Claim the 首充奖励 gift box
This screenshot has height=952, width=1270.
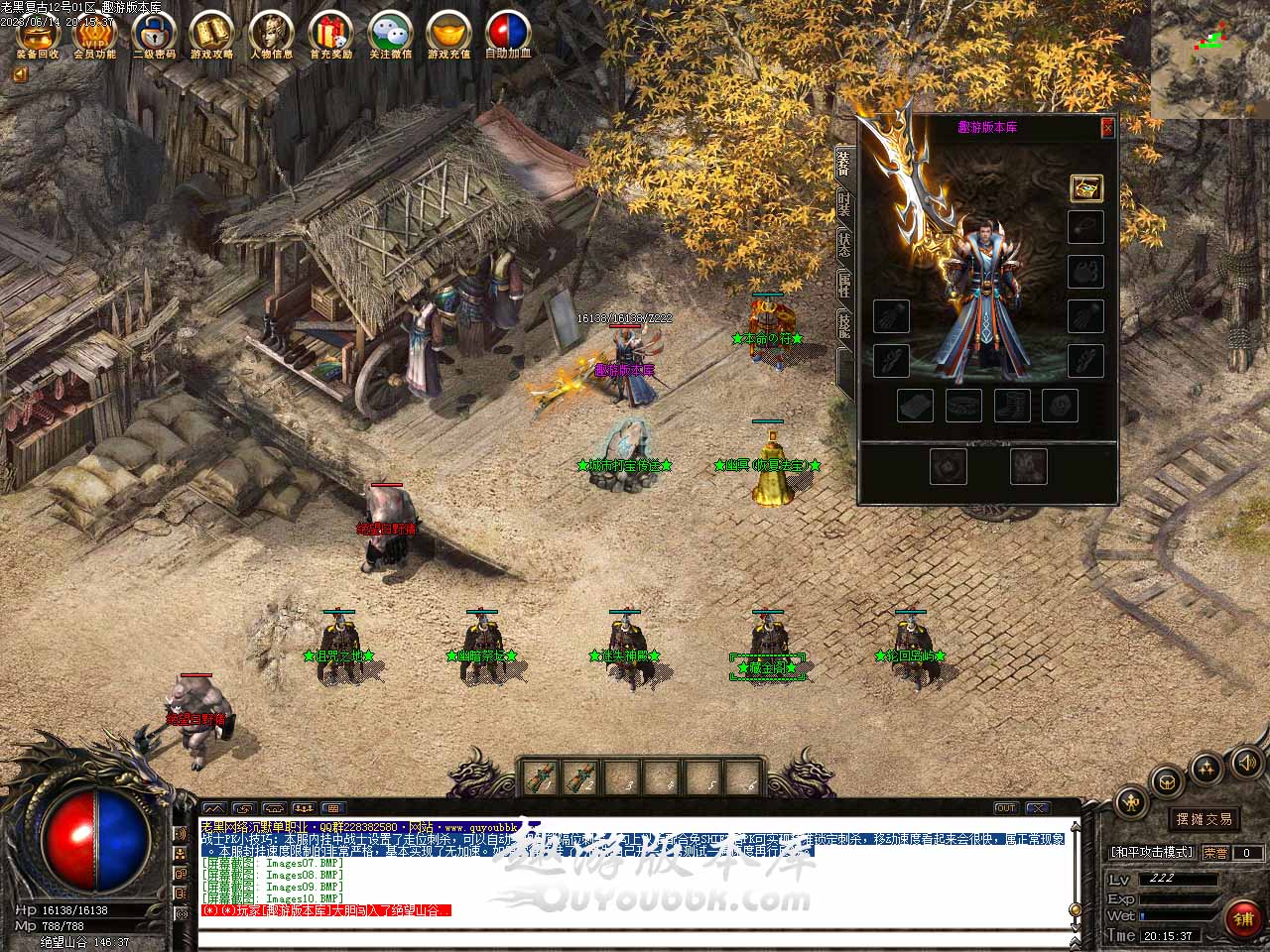[330, 34]
